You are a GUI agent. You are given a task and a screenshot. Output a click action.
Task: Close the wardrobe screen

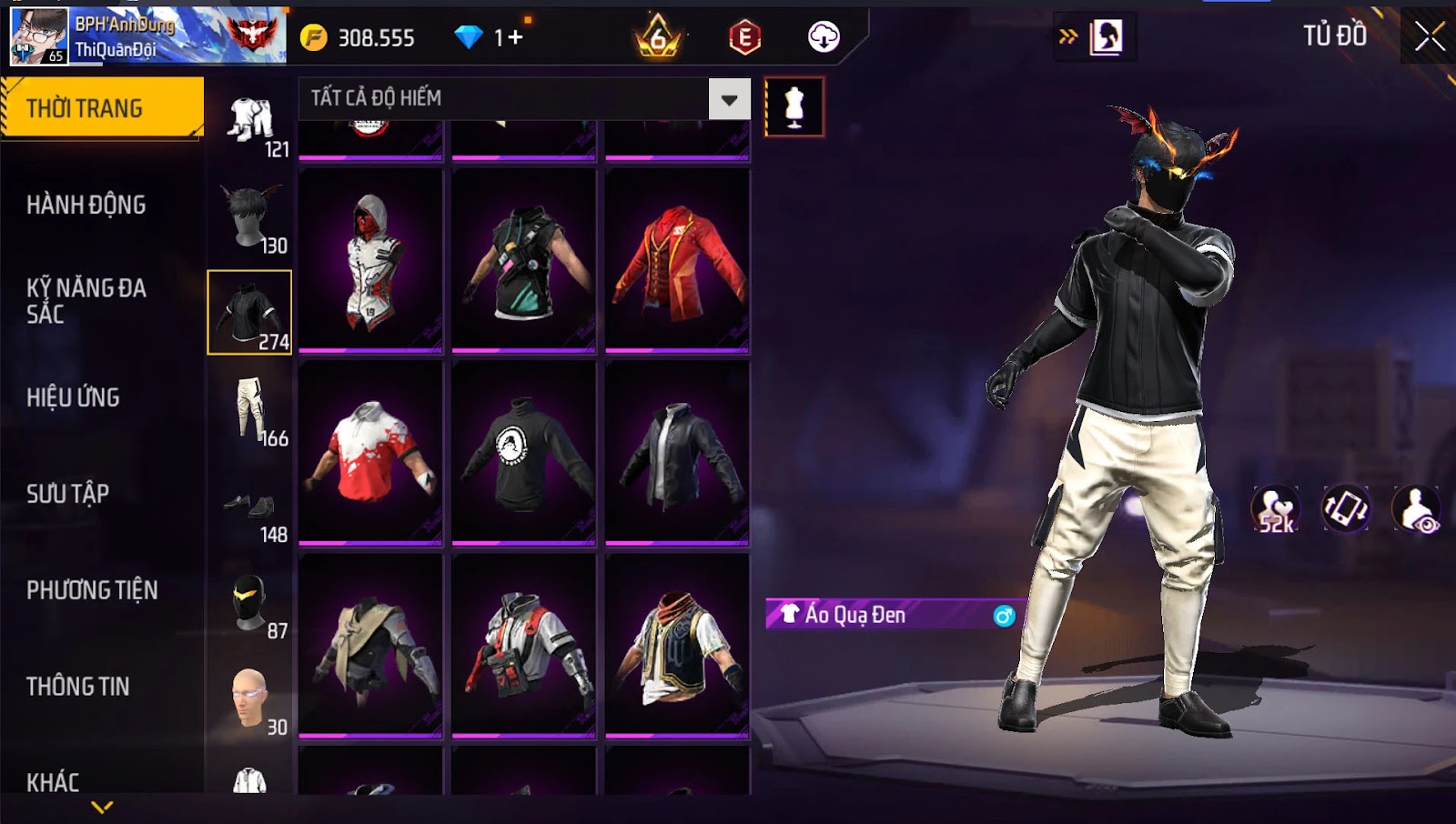pyautogui.click(x=1429, y=36)
